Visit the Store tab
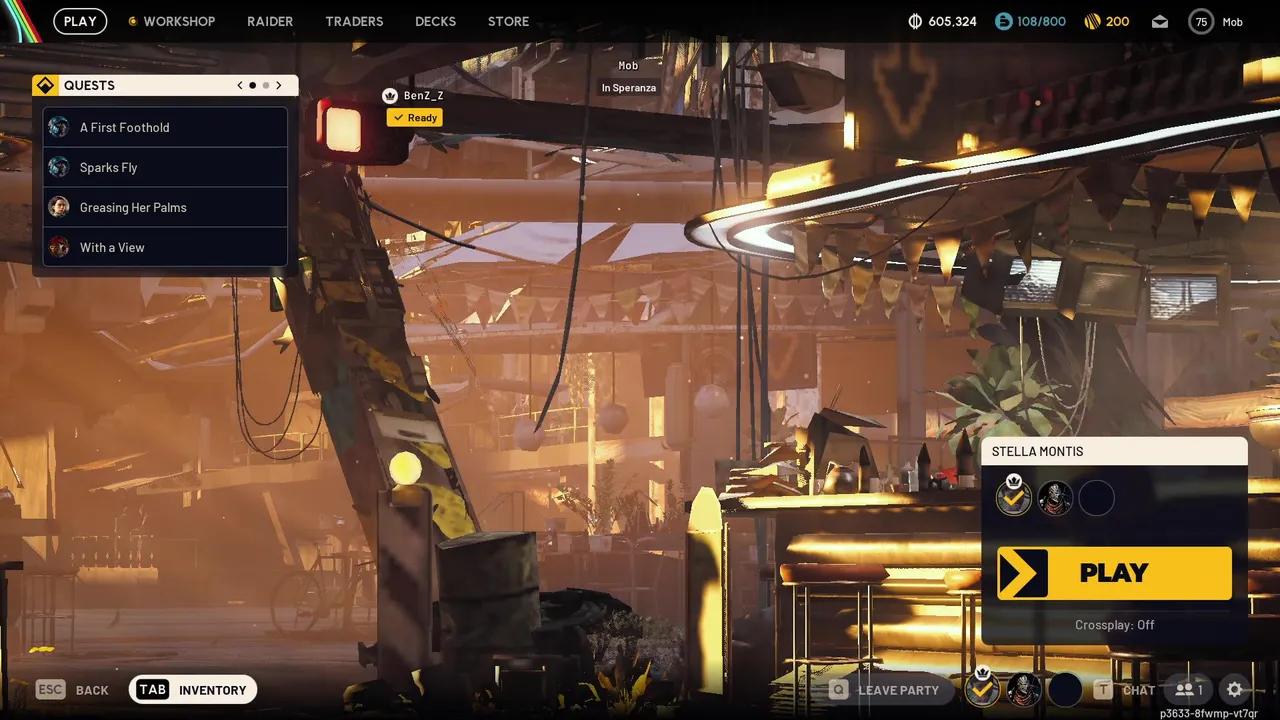Screen dimensions: 1280x720 coord(508,21)
